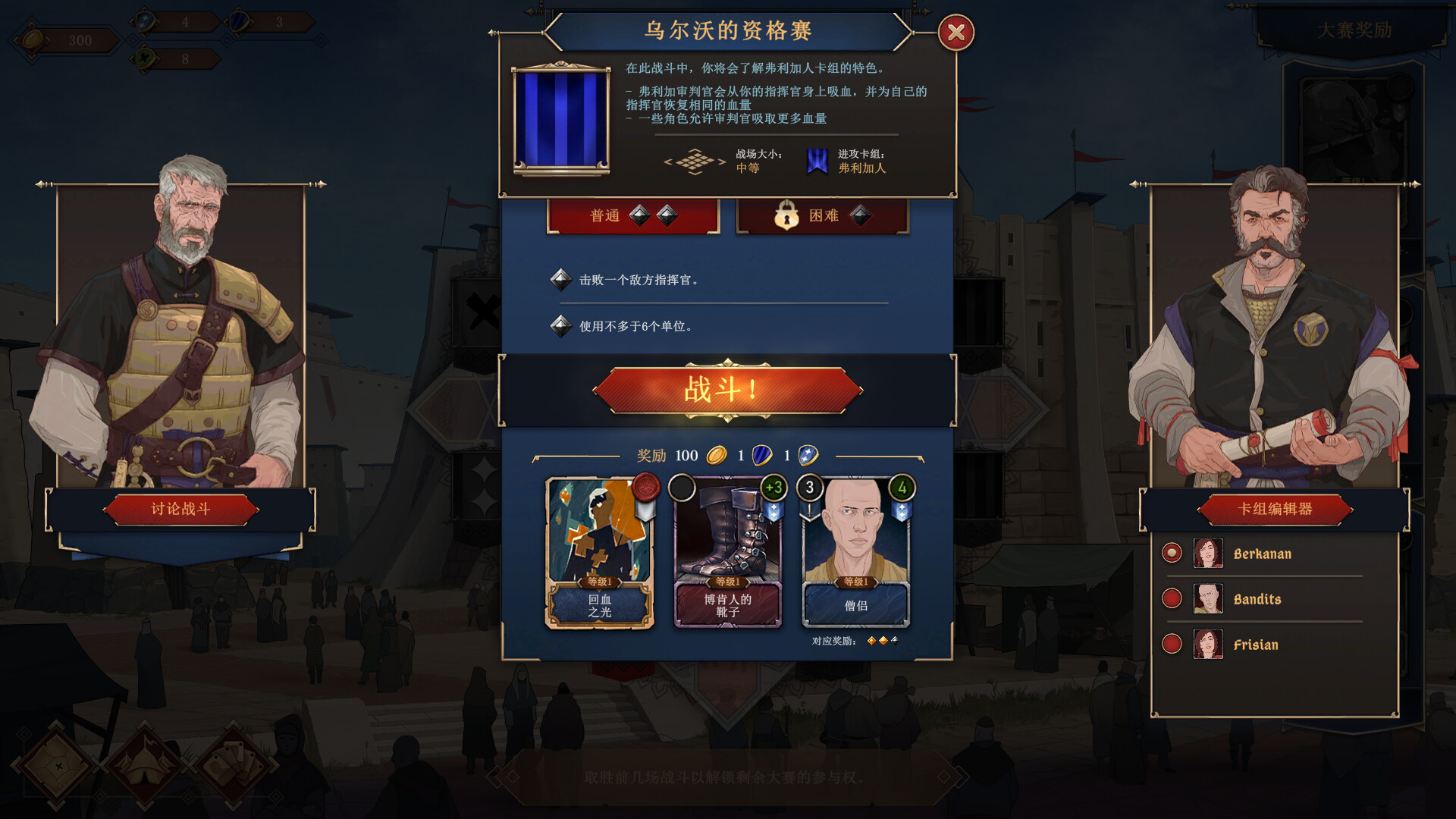Switch to the 普通 difficulty tab
This screenshot has width=1456, height=819.
(634, 215)
